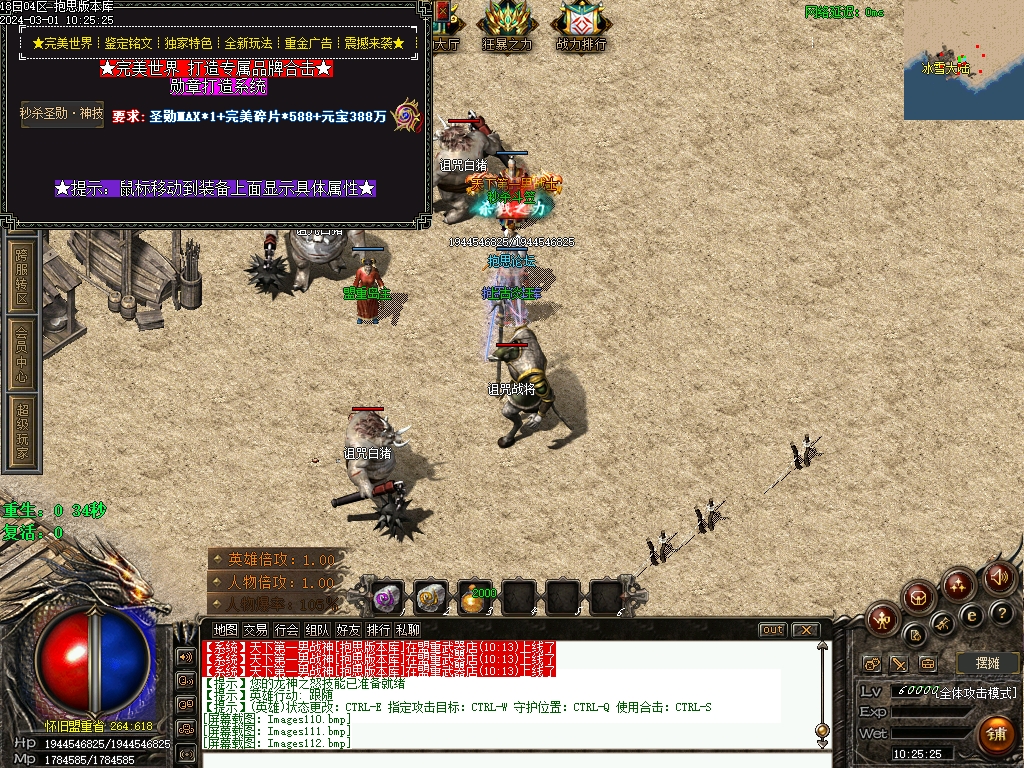Screen dimensions: 1024x768
Task: Switch to the 组队 chat tab
Action: (318, 630)
